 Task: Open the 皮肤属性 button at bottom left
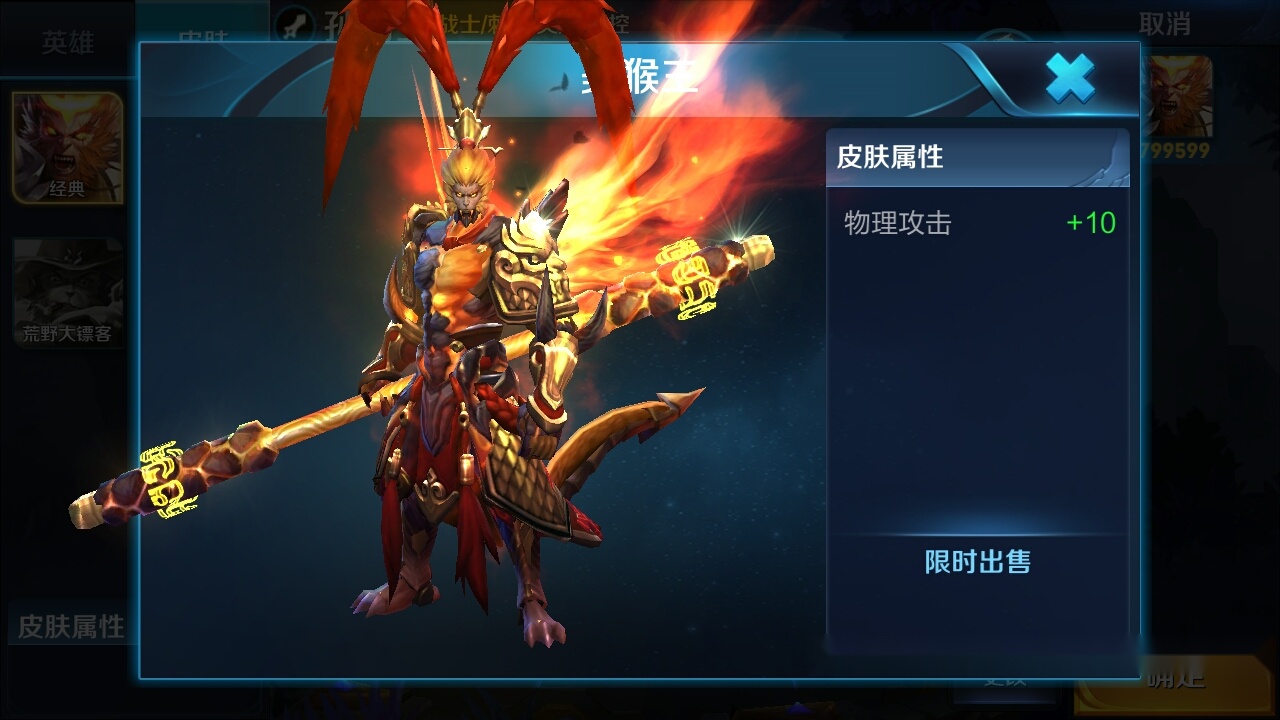click(70, 626)
